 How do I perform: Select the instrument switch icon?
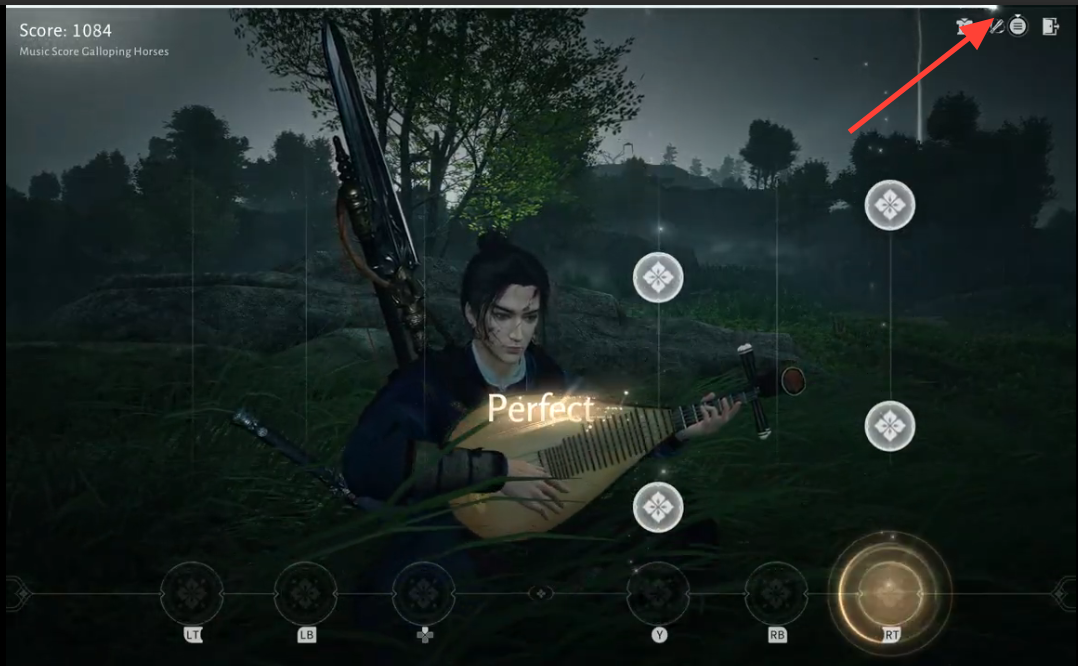[995, 27]
